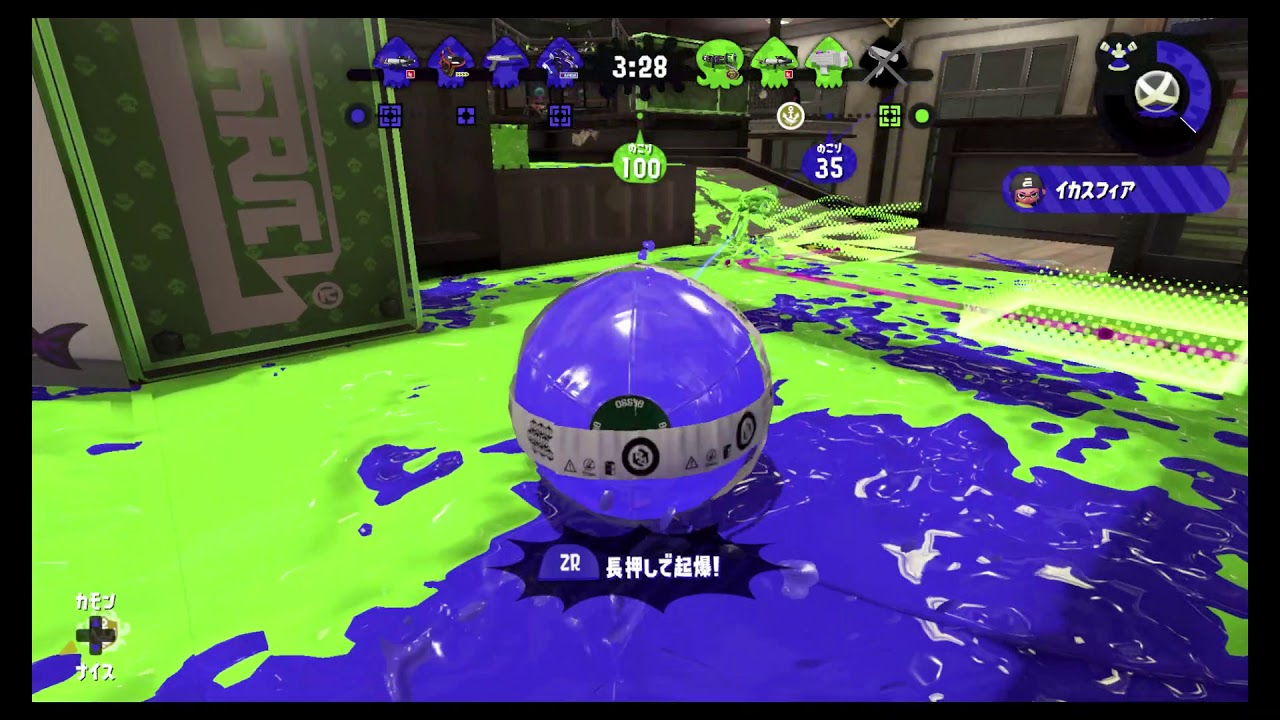Click the splatted enemy icon with gray X

click(x=883, y=63)
